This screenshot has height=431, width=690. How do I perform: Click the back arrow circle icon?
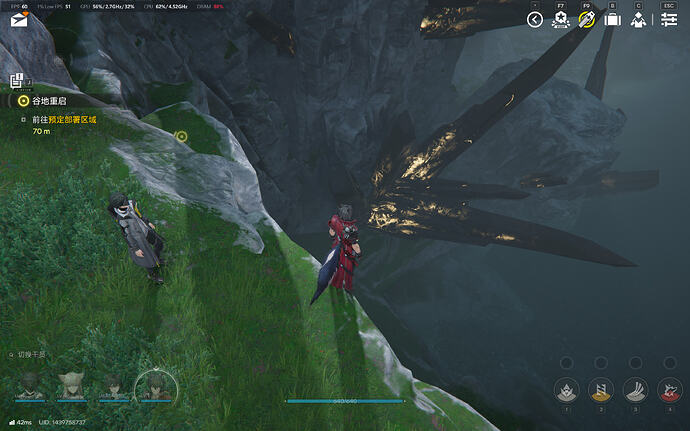pos(534,20)
